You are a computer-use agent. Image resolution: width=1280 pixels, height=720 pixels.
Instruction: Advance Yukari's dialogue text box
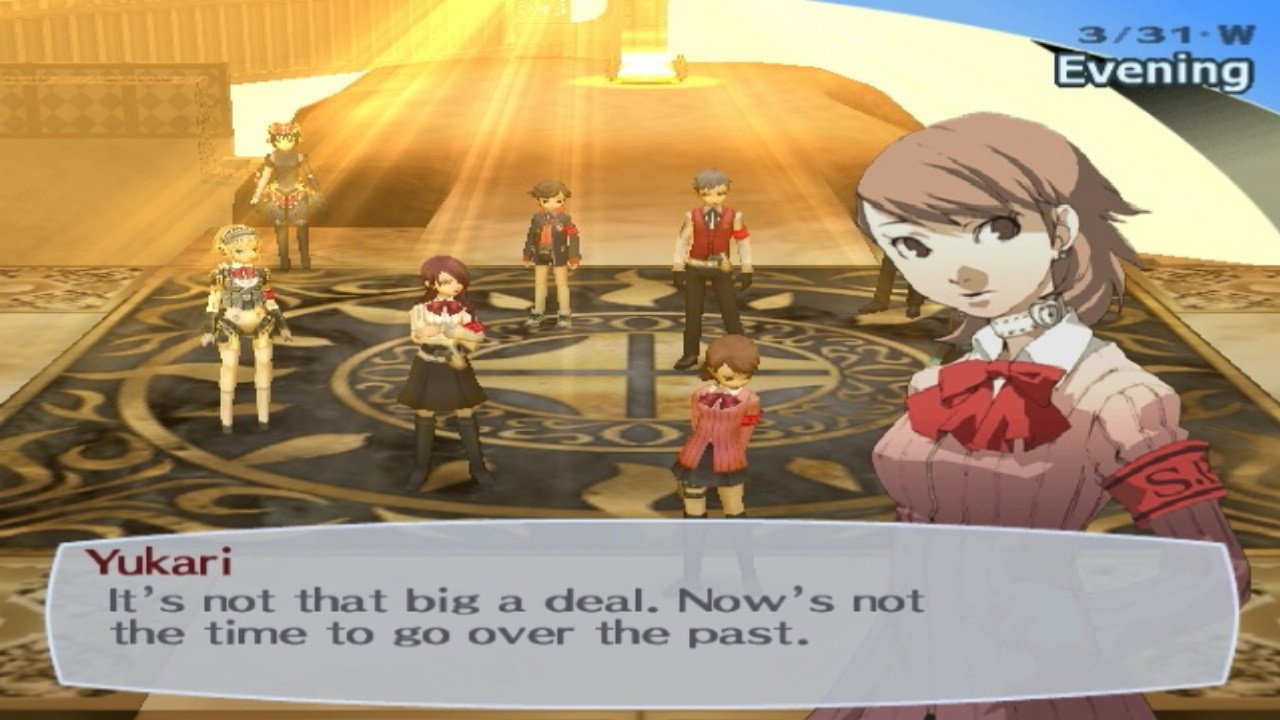tap(640, 610)
